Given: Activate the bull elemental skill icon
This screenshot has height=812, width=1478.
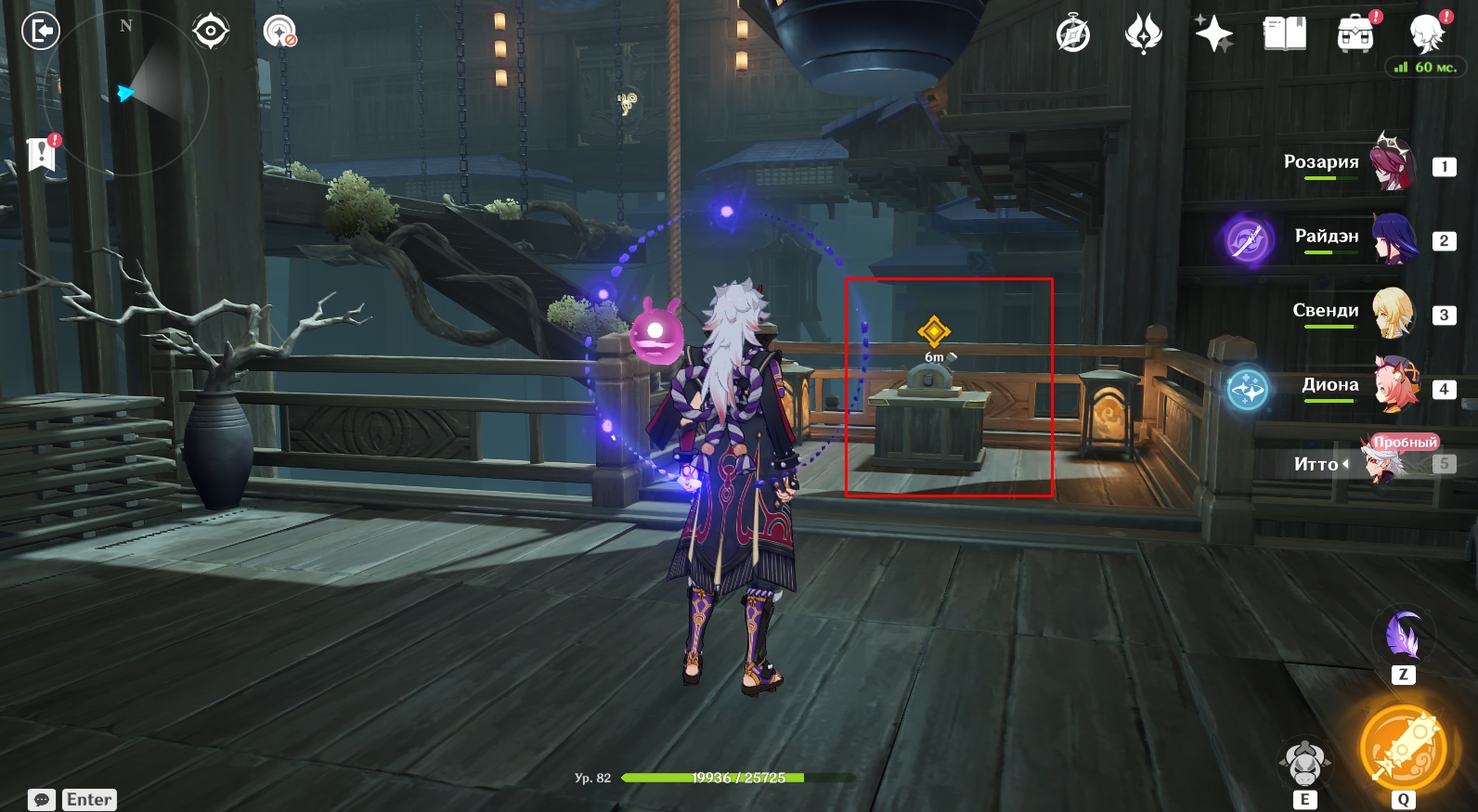Looking at the screenshot, I should [x=1304, y=763].
